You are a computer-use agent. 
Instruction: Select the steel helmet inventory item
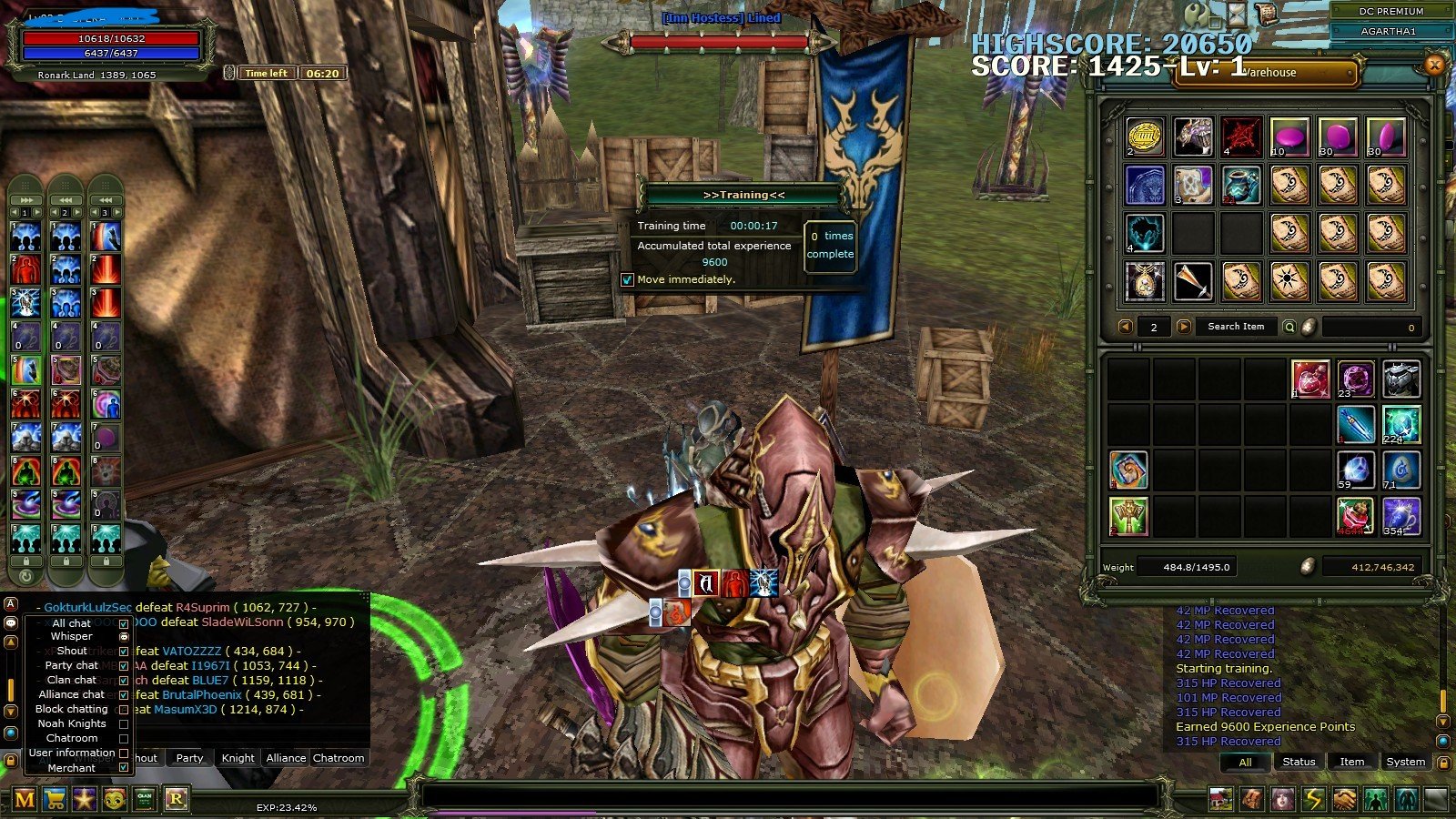(1401, 379)
